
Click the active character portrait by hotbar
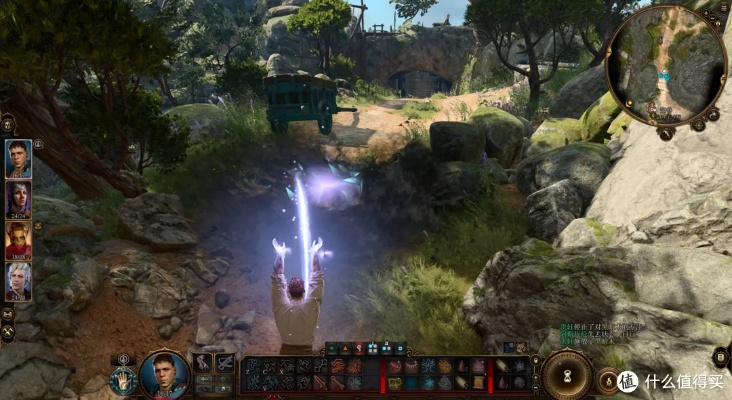point(164,374)
